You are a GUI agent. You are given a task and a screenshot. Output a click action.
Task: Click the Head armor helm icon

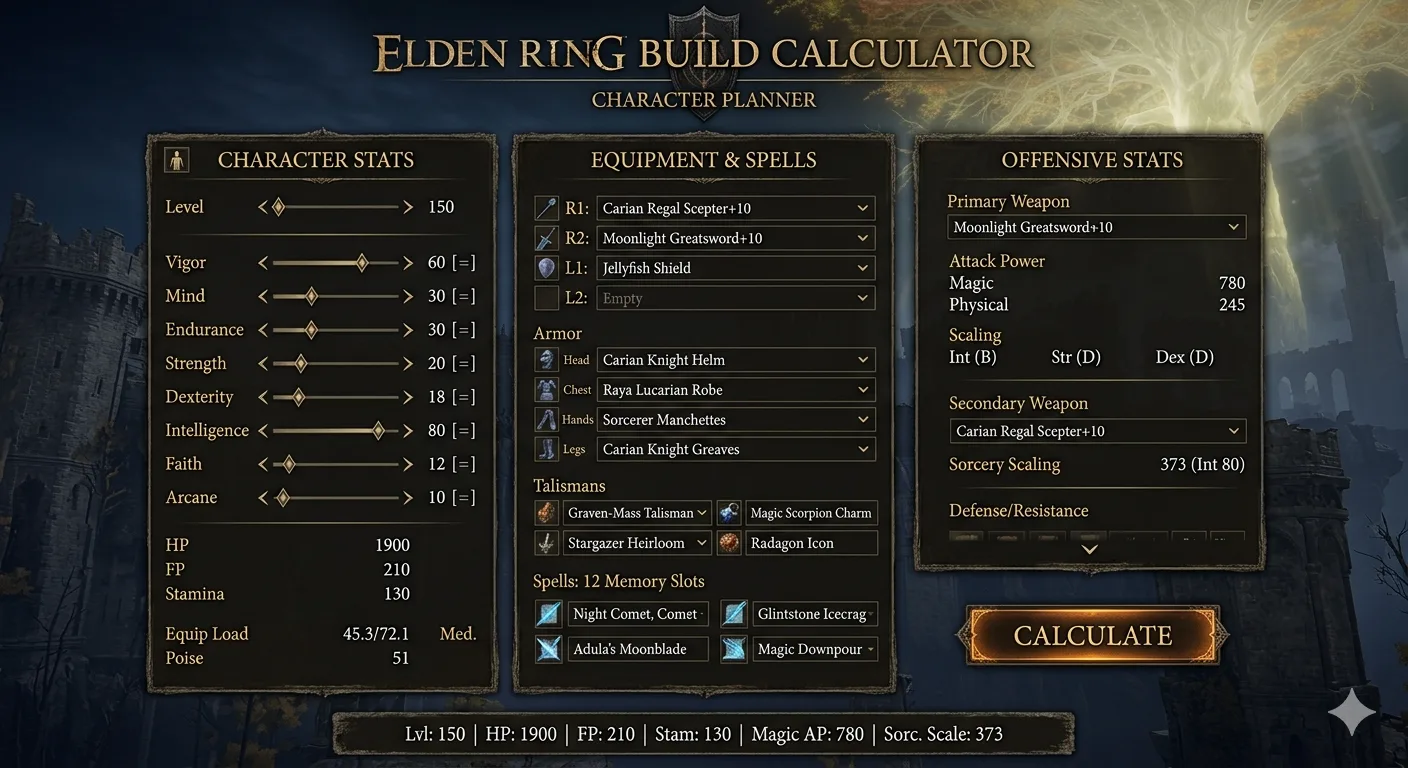coord(546,359)
